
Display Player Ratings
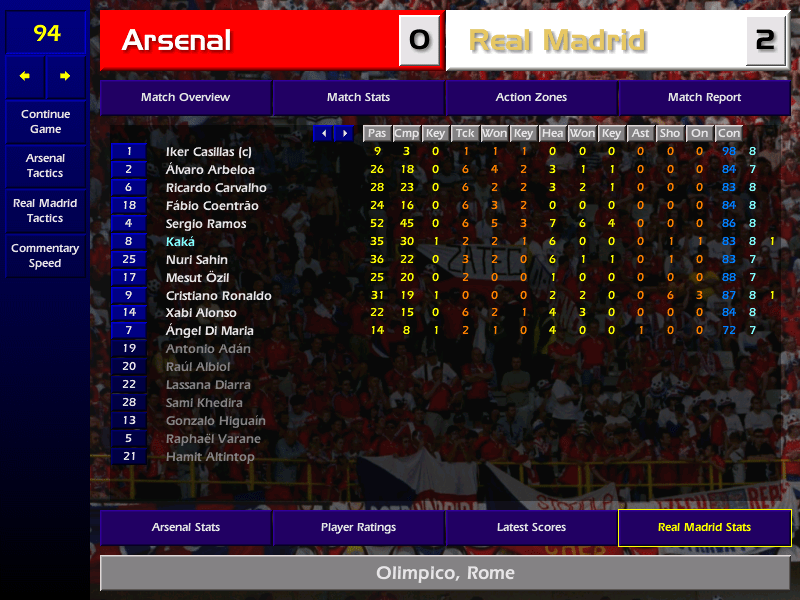pos(358,527)
